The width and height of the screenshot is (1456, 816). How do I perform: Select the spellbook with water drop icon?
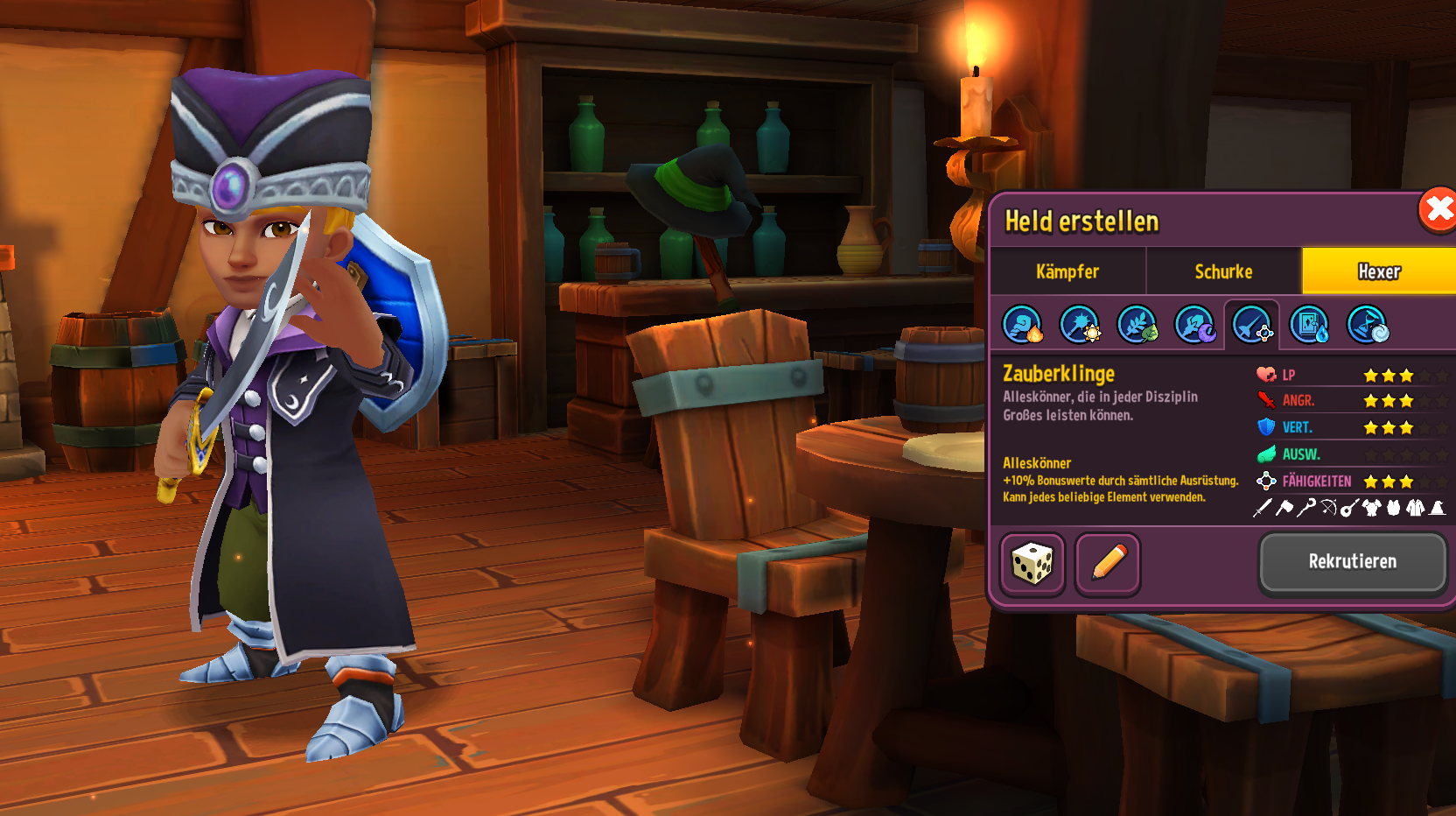click(x=1310, y=325)
